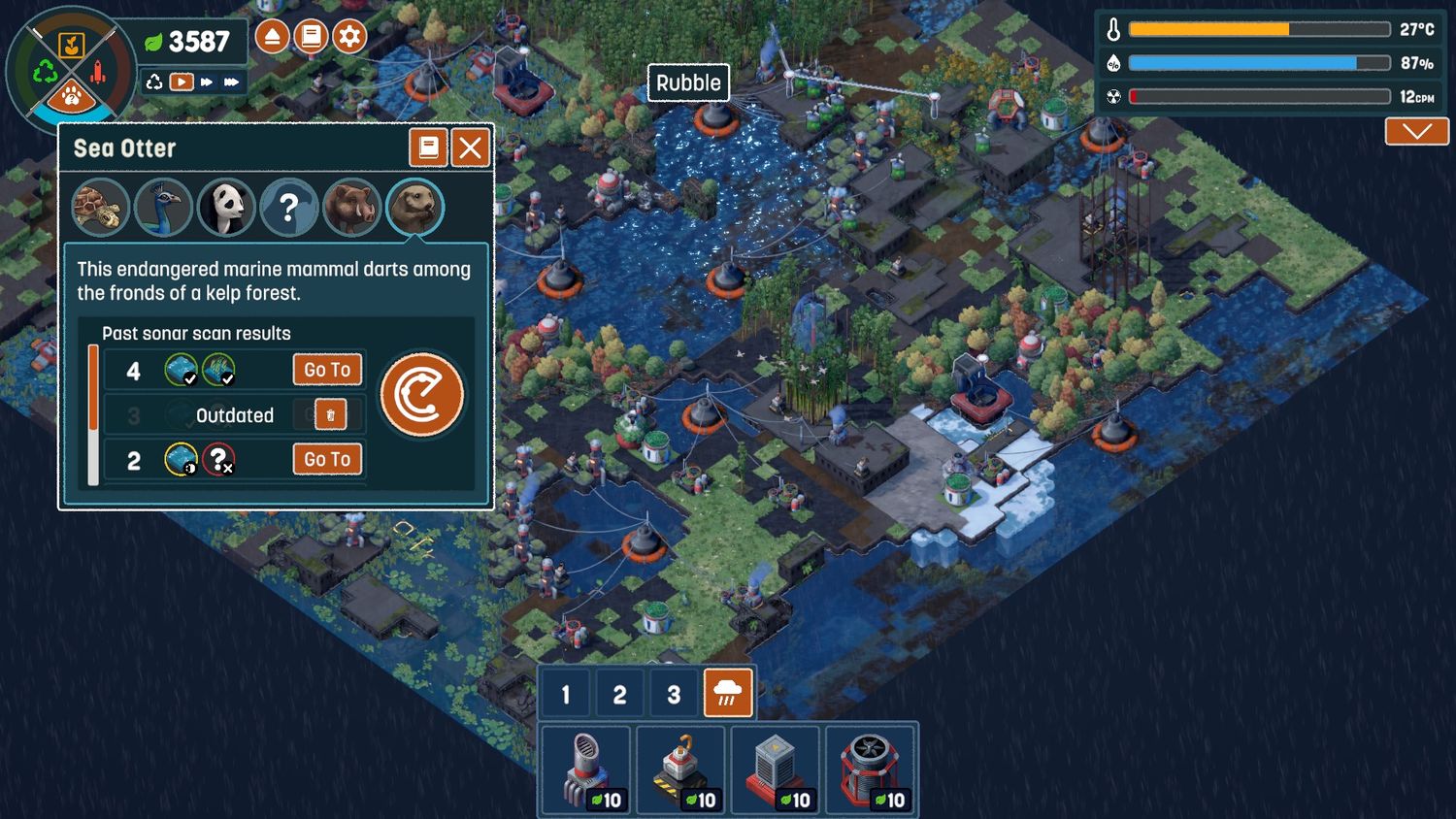The width and height of the screenshot is (1456, 819).
Task: Click the orange eject button
Action: click(273, 37)
